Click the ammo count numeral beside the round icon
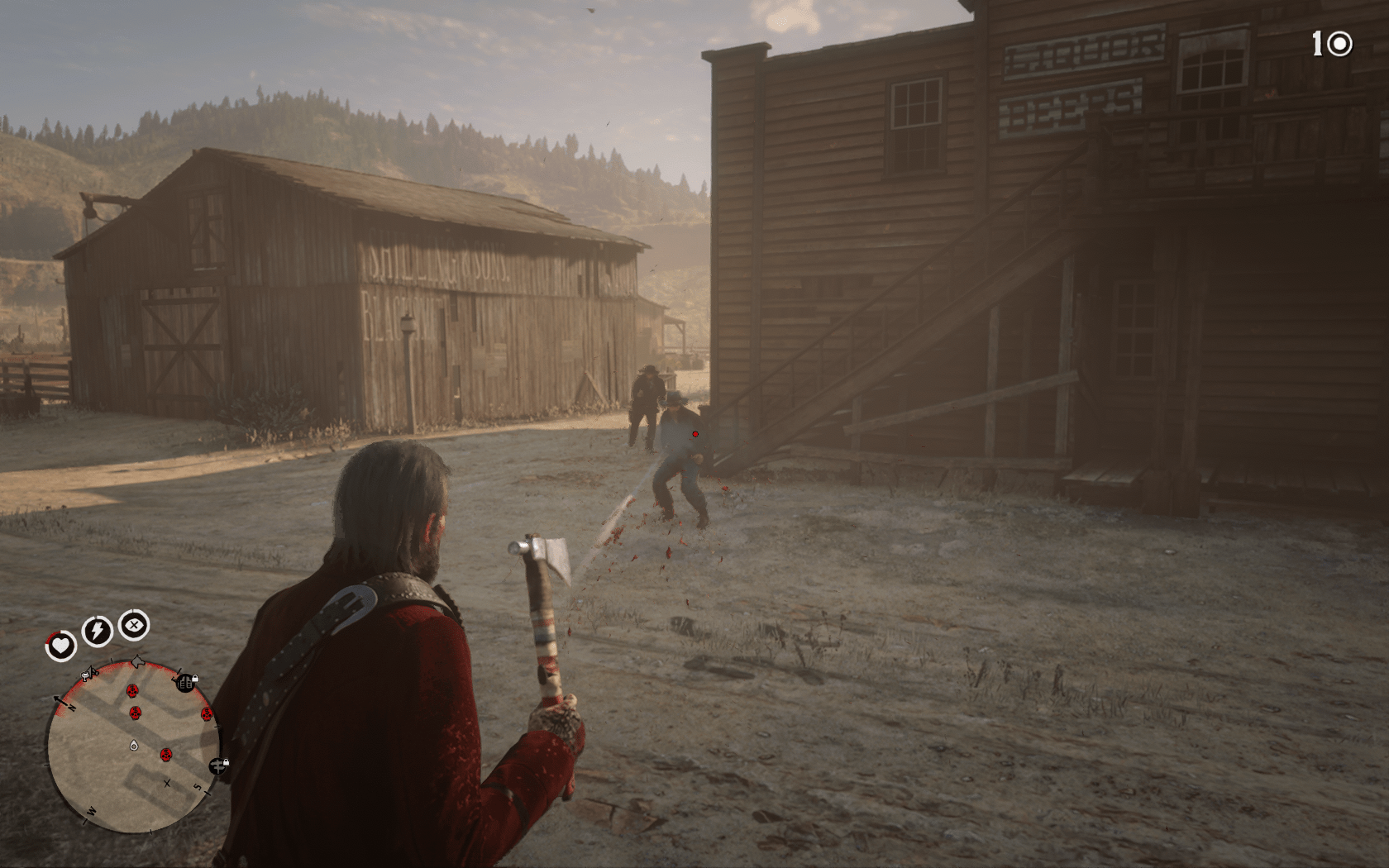The height and width of the screenshot is (868, 1389). (1317, 43)
